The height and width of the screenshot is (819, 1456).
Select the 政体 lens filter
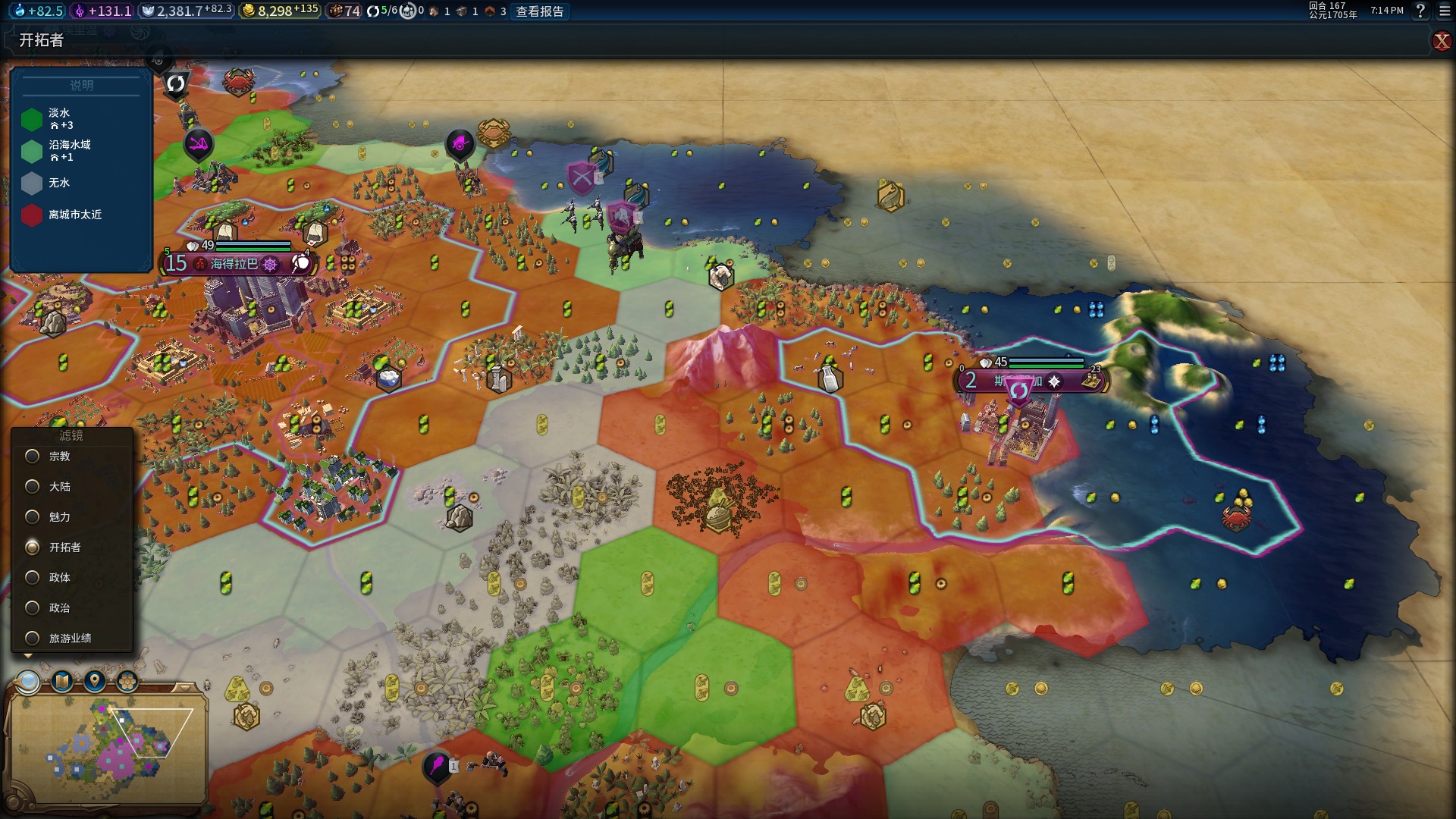click(33, 578)
